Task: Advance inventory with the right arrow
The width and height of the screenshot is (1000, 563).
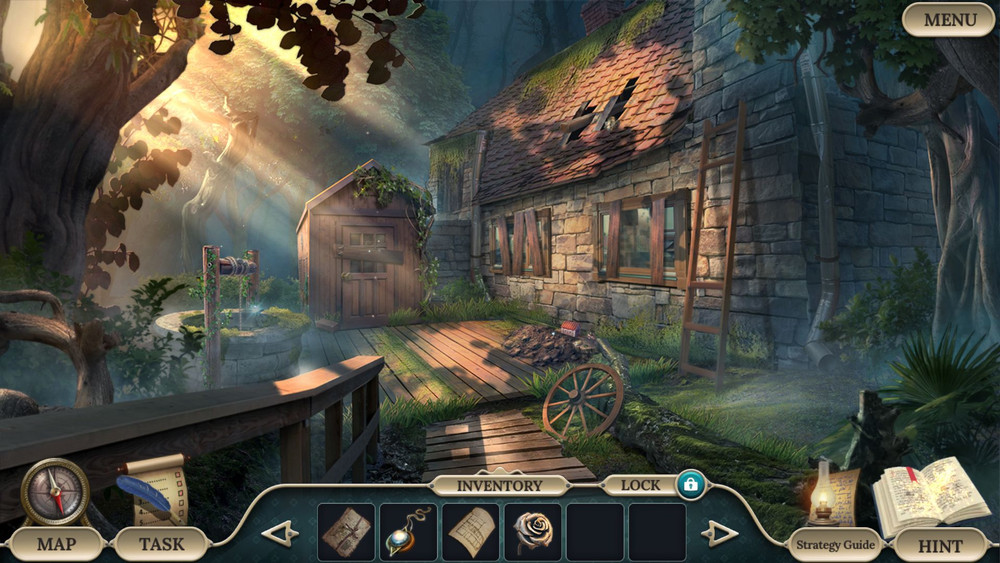Action: point(719,533)
